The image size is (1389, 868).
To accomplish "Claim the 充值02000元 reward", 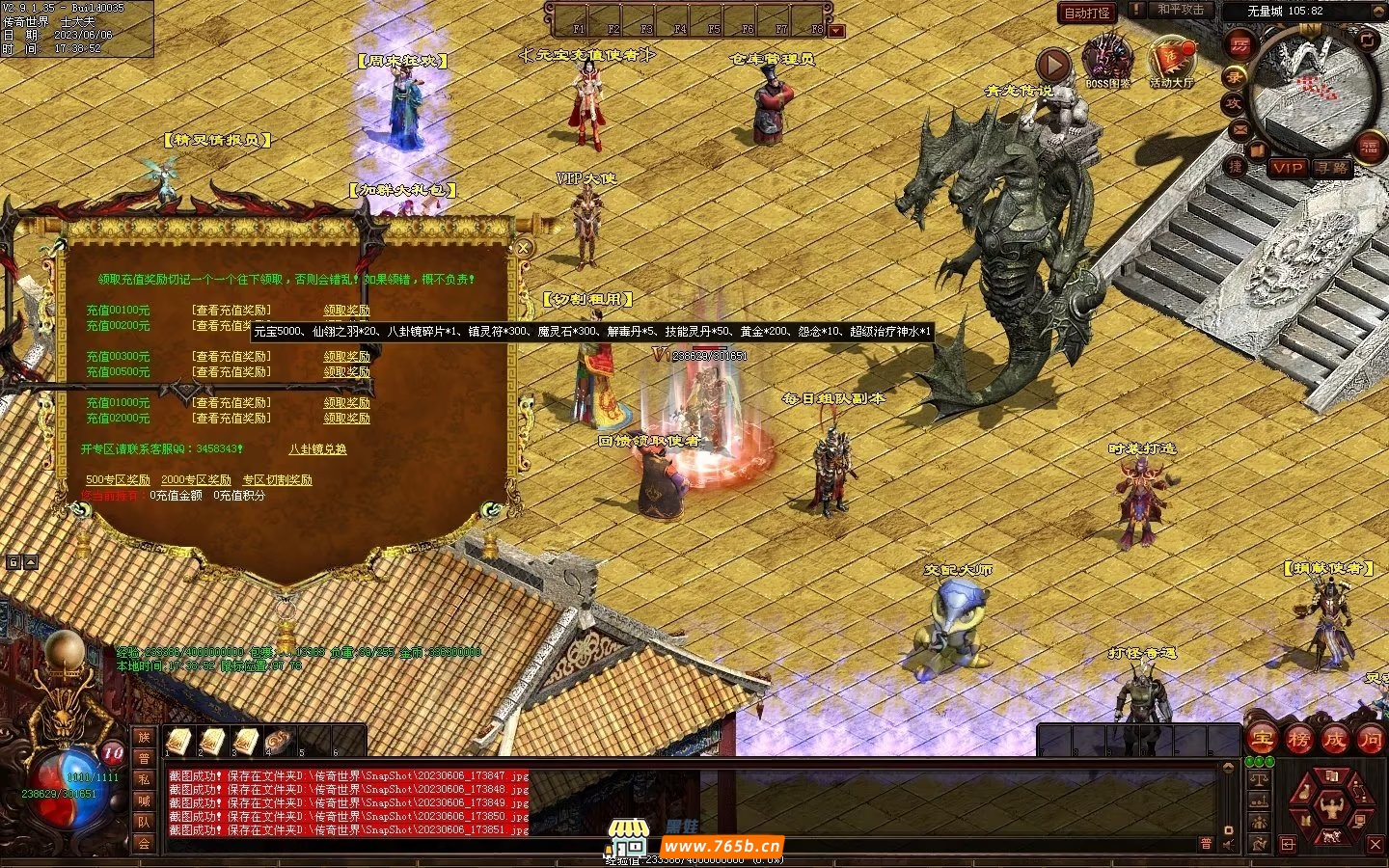I will coord(346,419).
